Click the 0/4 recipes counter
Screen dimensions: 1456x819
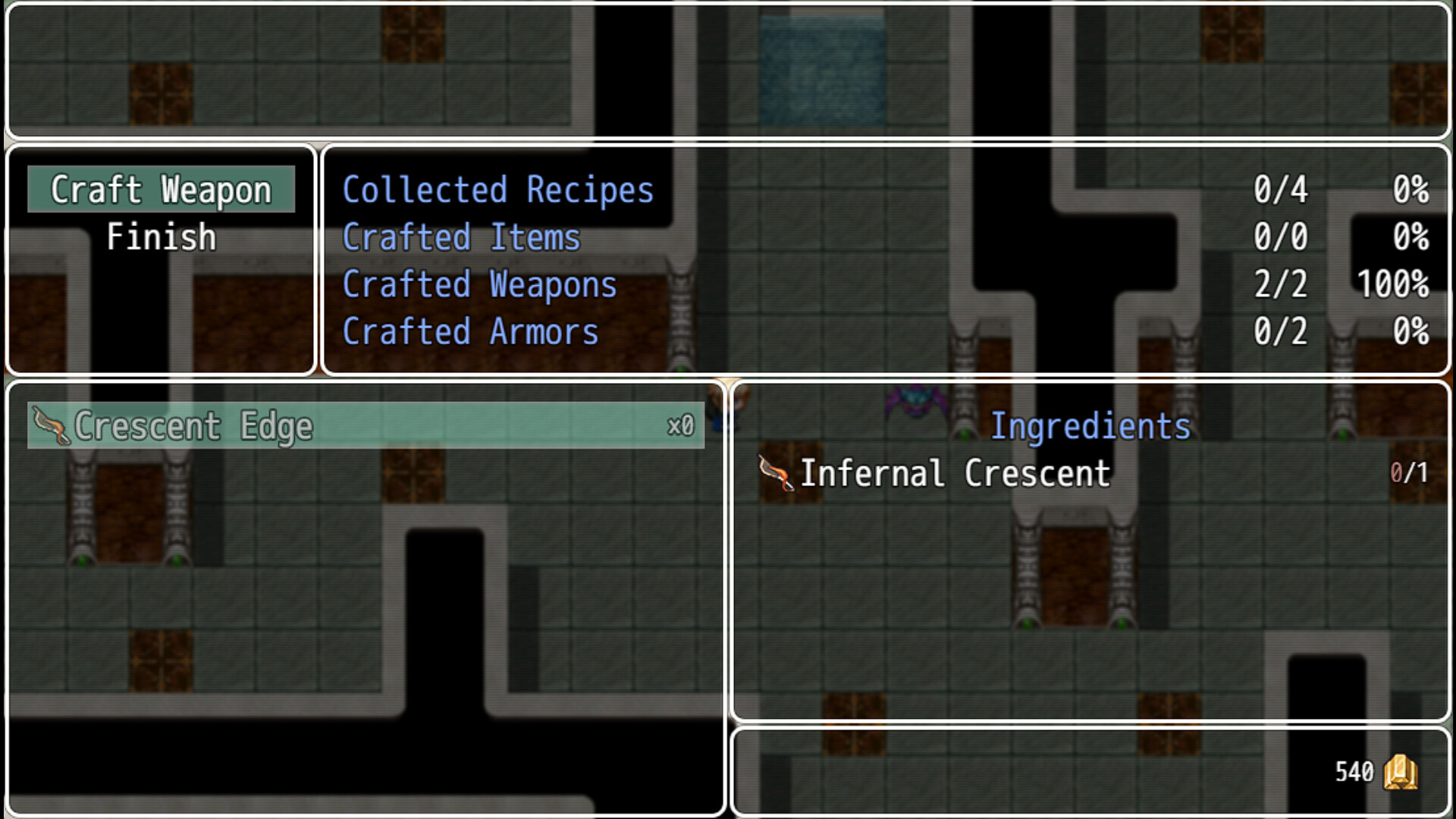(1281, 190)
